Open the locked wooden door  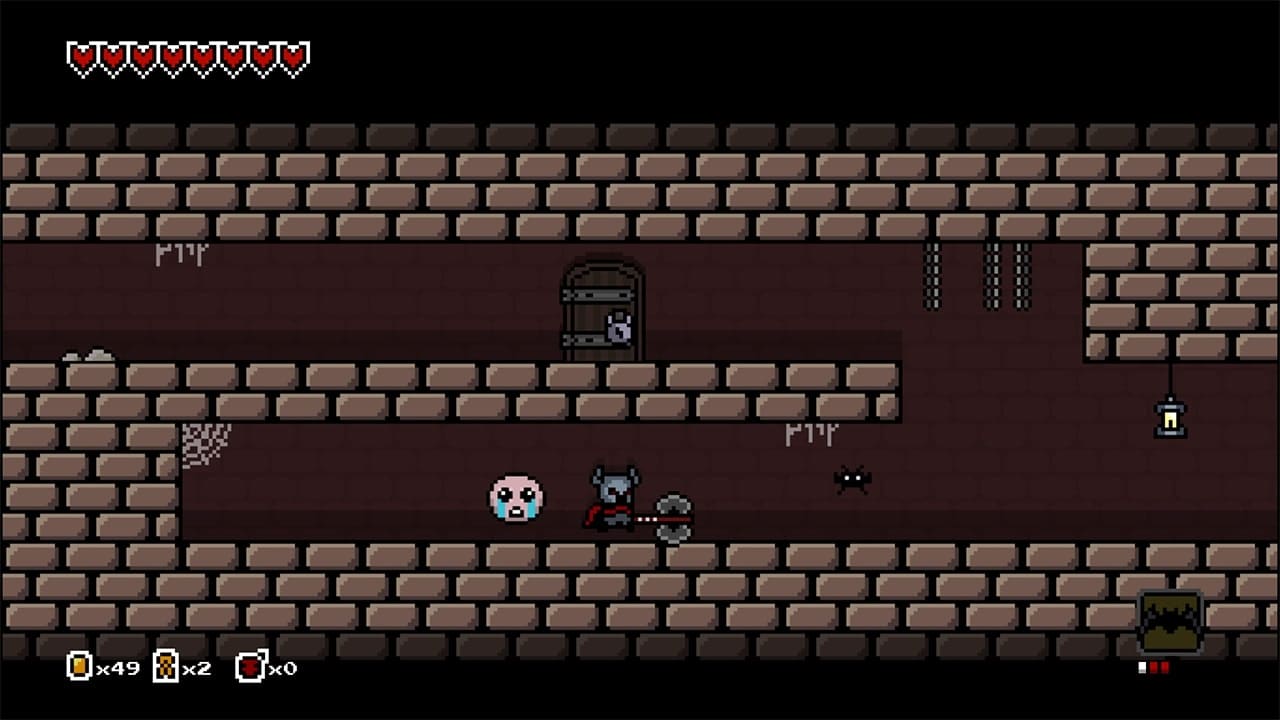598,300
